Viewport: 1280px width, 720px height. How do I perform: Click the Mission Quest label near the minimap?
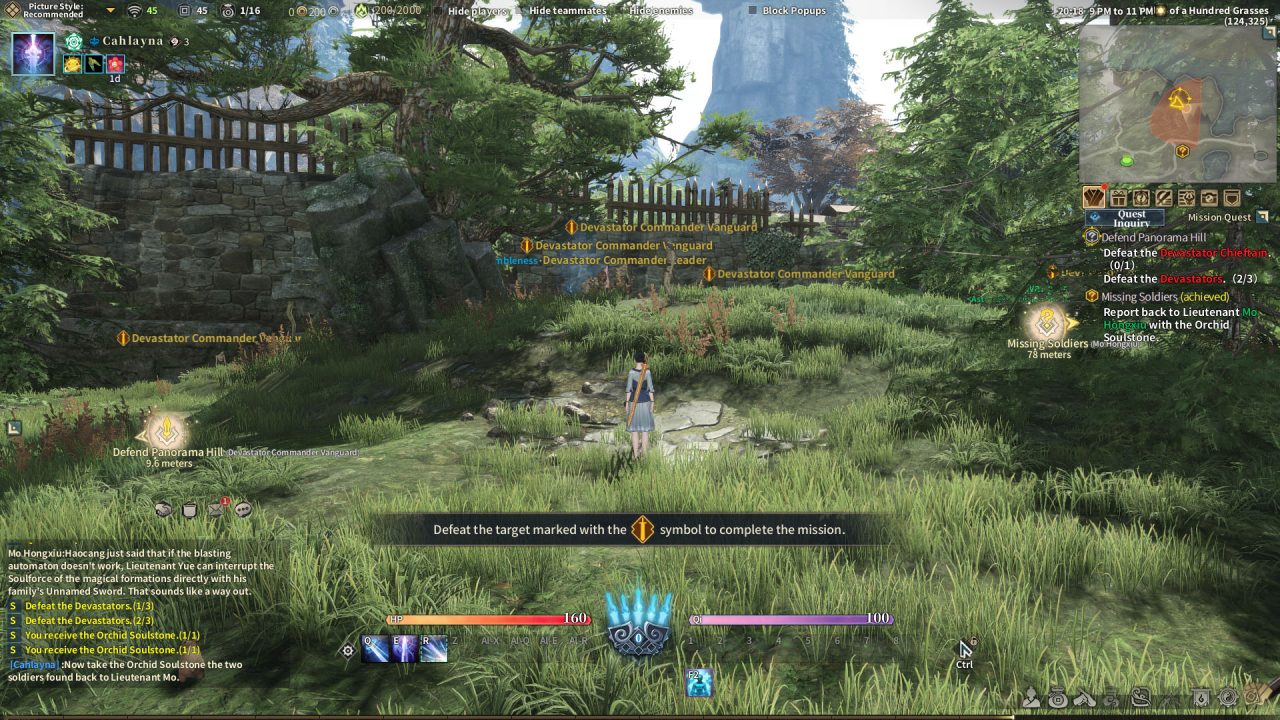[x=1219, y=216]
